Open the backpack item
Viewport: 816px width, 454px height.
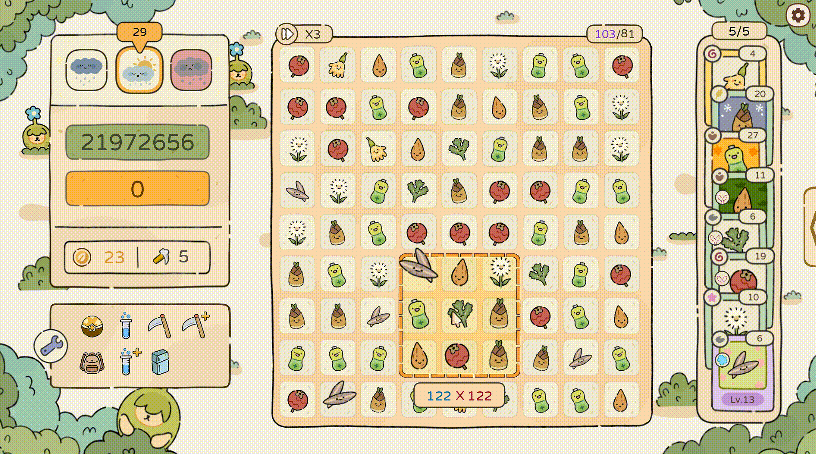pos(92,361)
